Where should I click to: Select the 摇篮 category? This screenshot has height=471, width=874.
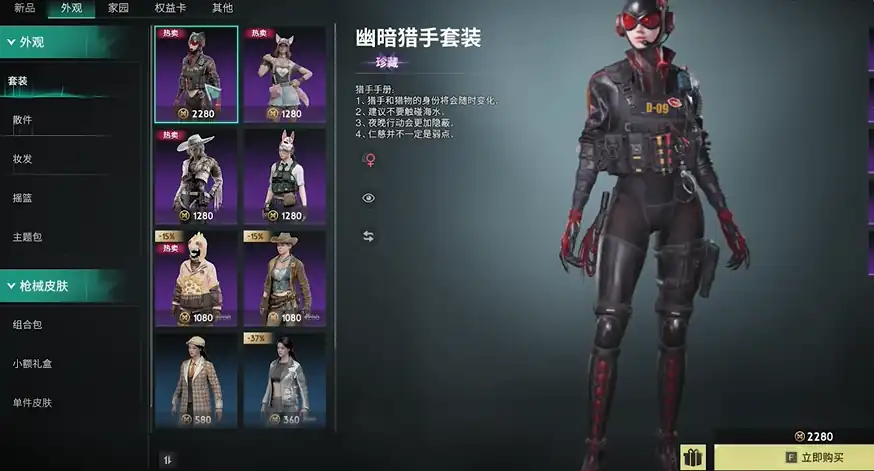pyautogui.click(x=22, y=197)
